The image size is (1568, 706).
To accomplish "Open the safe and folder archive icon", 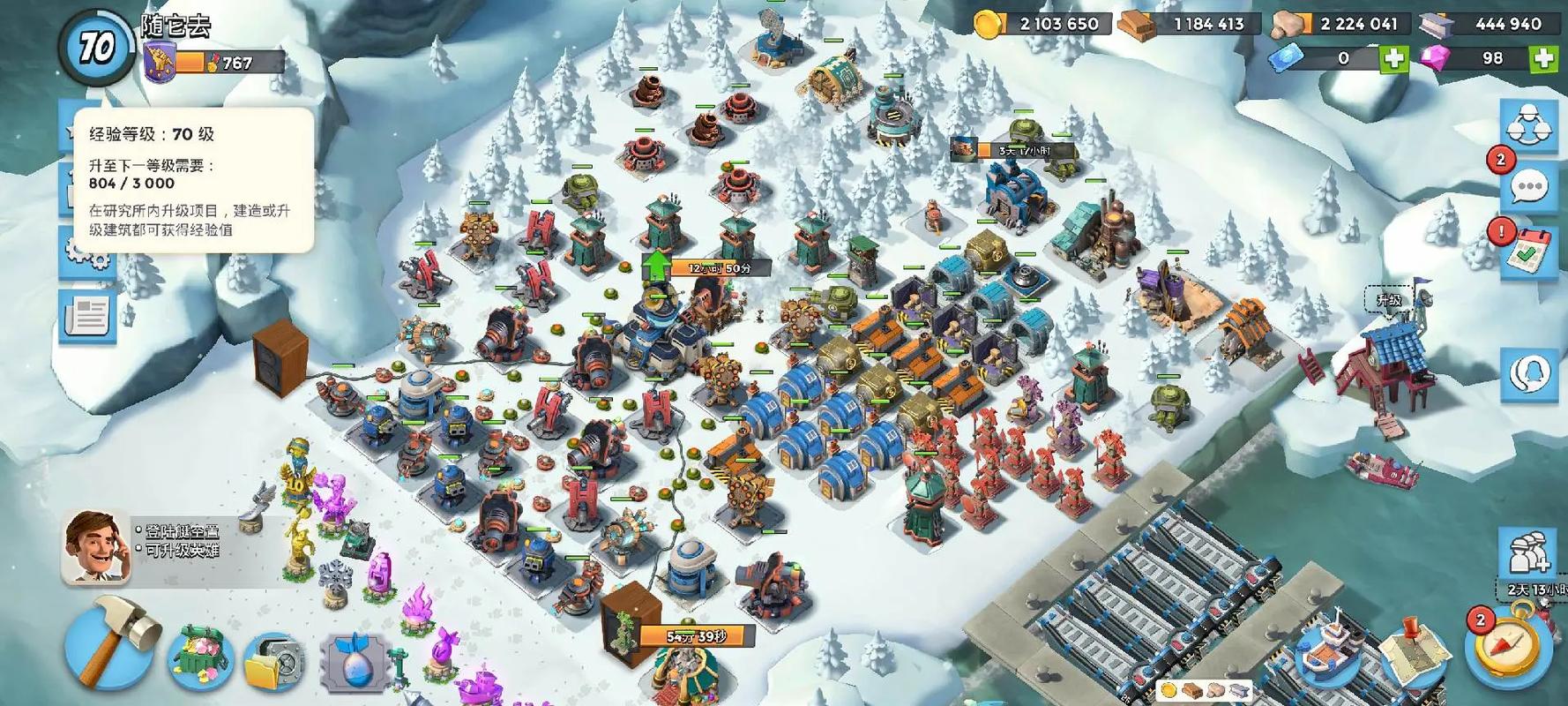I will pos(274,661).
